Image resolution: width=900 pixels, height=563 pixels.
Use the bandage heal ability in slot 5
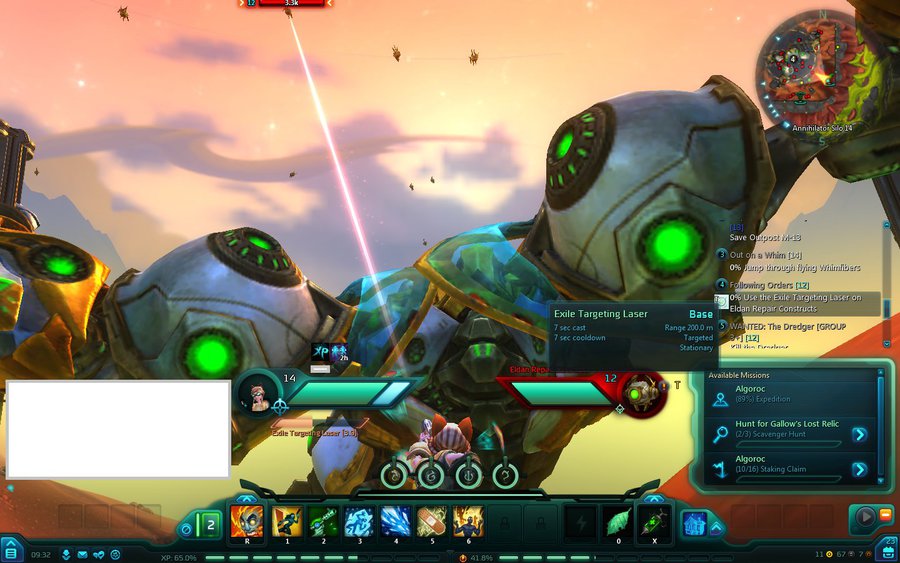pyautogui.click(x=432, y=522)
